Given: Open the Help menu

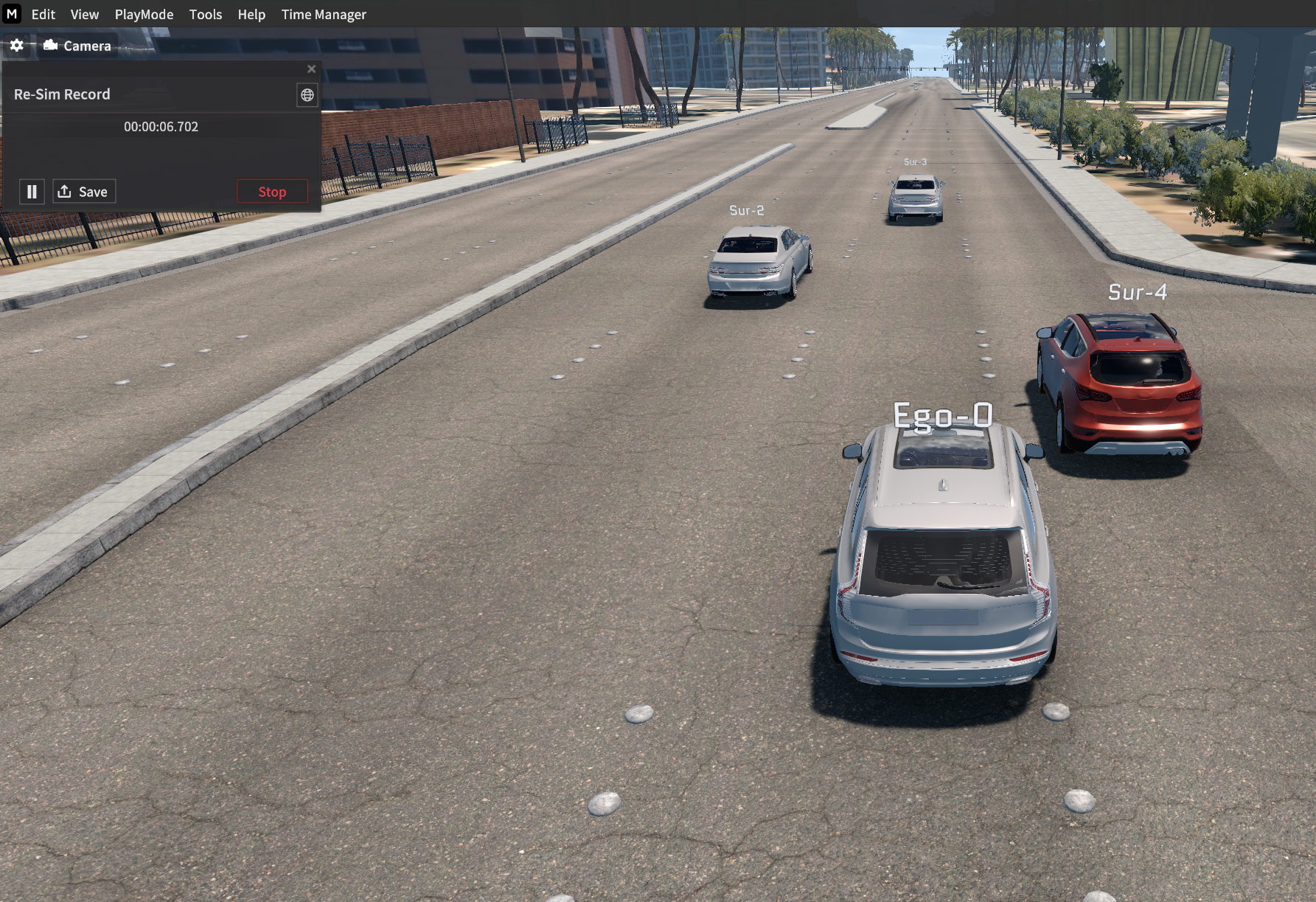Looking at the screenshot, I should (x=251, y=14).
